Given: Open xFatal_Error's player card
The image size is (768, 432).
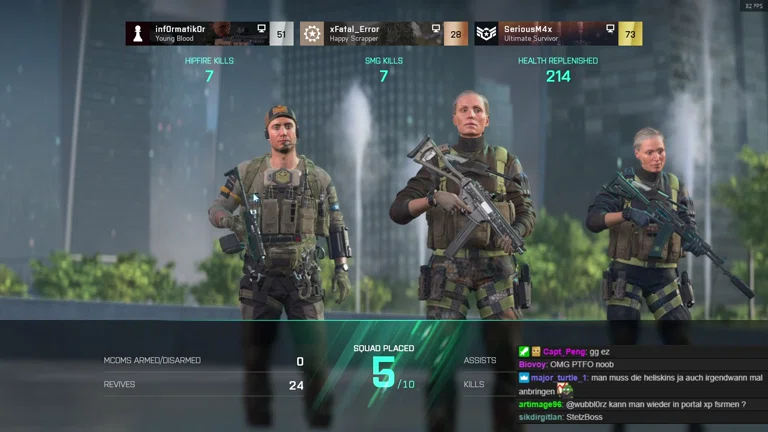Looking at the screenshot, I should (383, 34).
